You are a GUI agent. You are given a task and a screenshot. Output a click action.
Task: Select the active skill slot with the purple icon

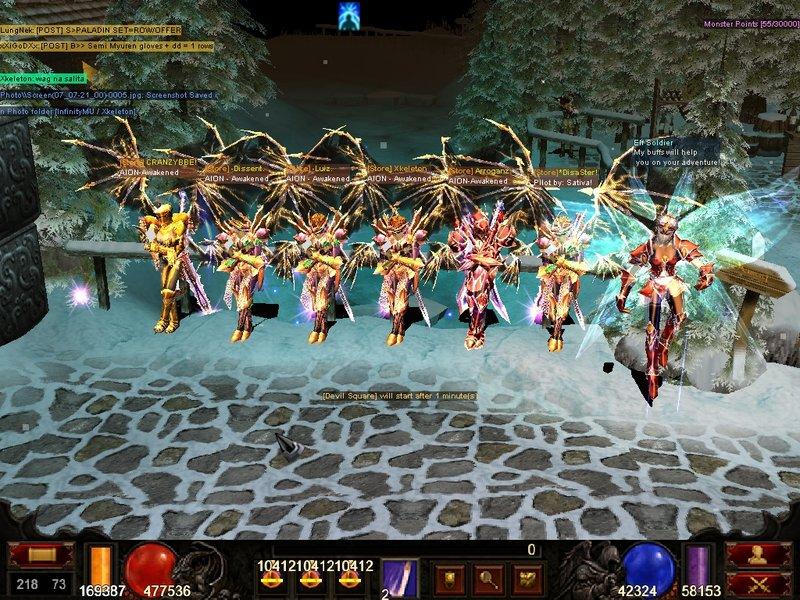(400, 577)
